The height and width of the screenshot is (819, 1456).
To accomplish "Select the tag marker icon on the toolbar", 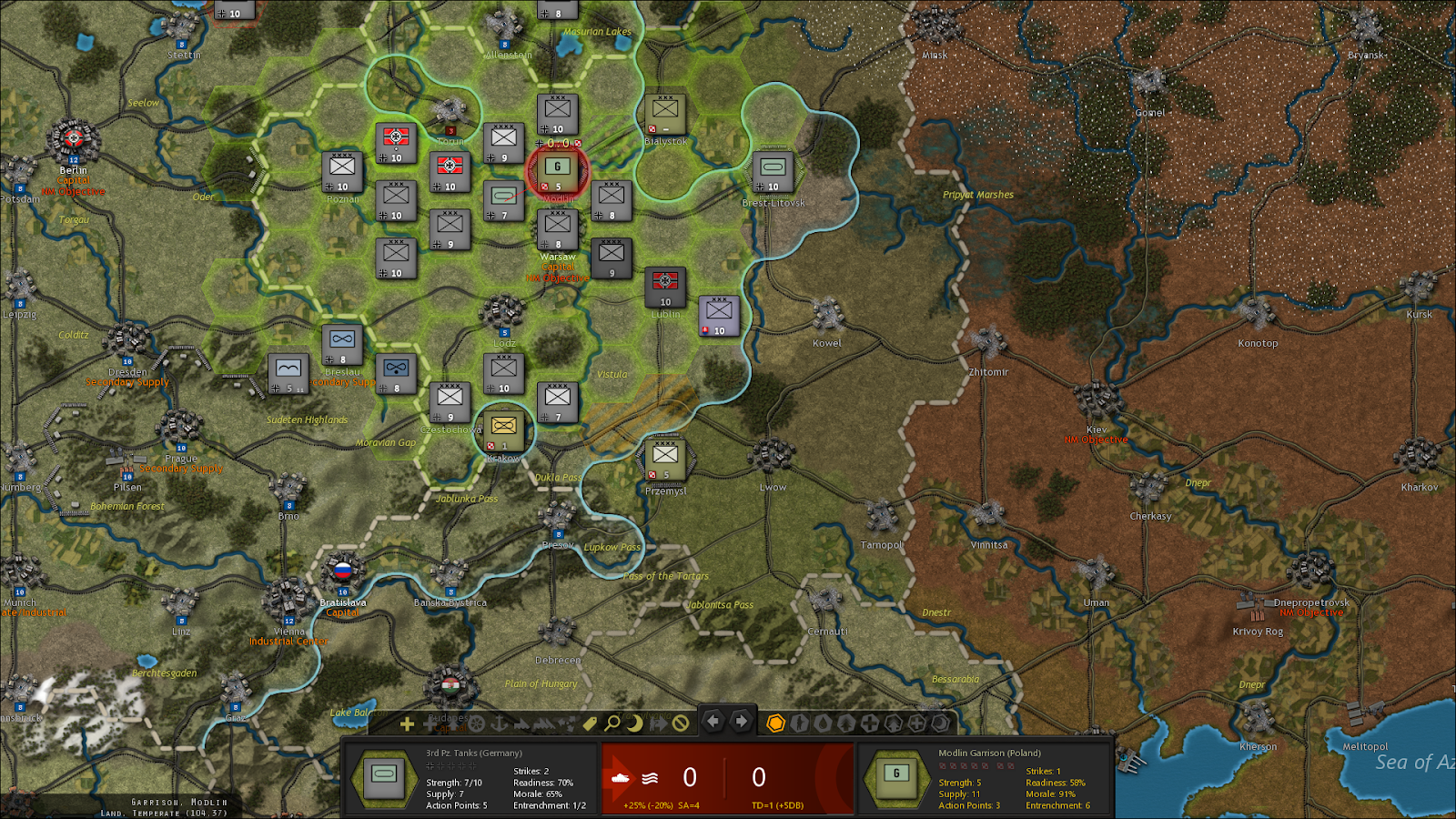I will click(x=591, y=724).
